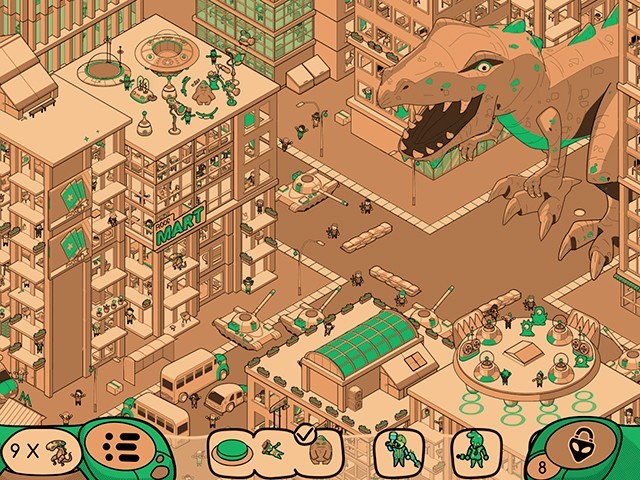The height and width of the screenshot is (480, 640).
Task: Select the found green button target
Action: pos(232,452)
